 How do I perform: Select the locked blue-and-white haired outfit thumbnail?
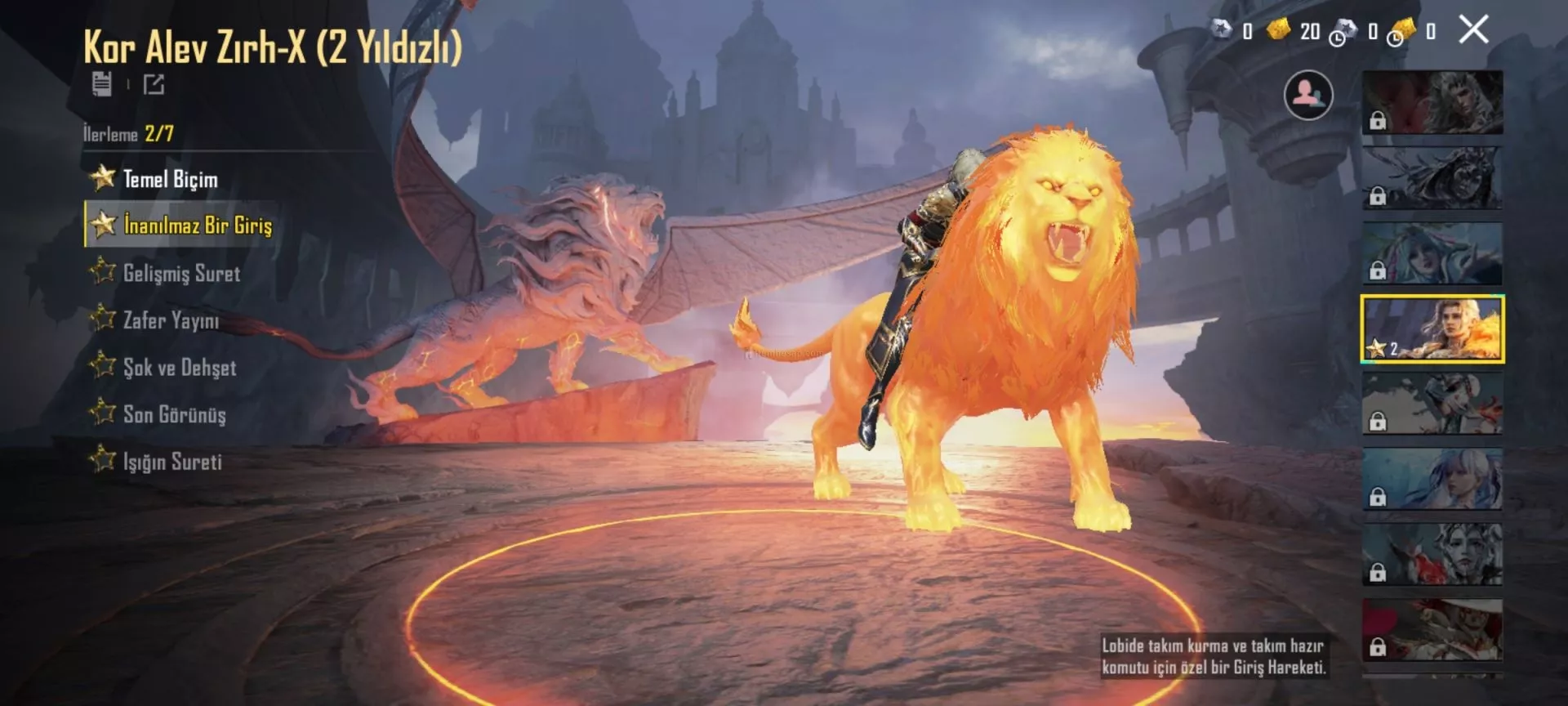pyautogui.click(x=1432, y=479)
